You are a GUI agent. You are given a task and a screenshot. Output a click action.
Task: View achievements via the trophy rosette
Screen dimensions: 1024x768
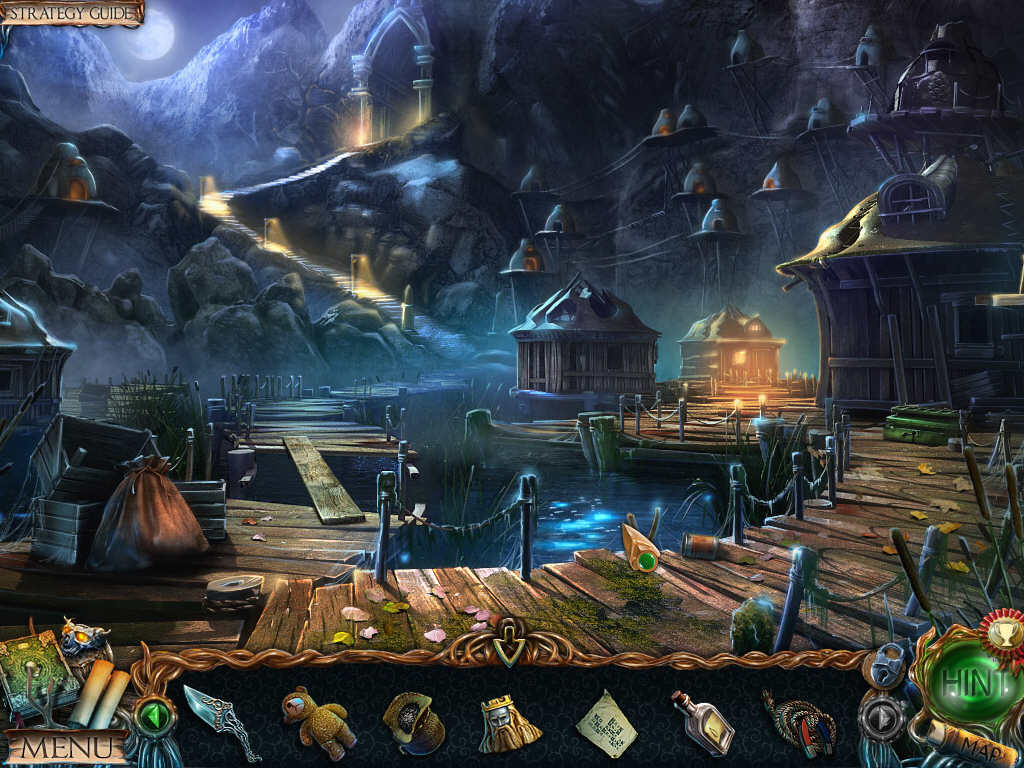click(1000, 632)
